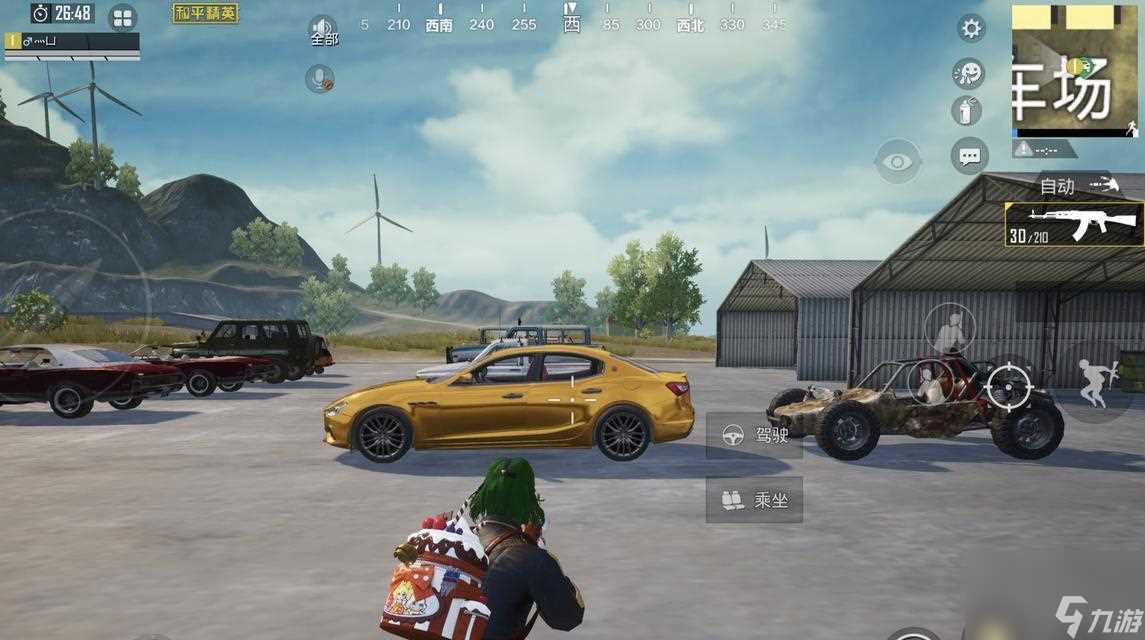Open the emote smiley face menu
The height and width of the screenshot is (640, 1145).
click(x=968, y=73)
